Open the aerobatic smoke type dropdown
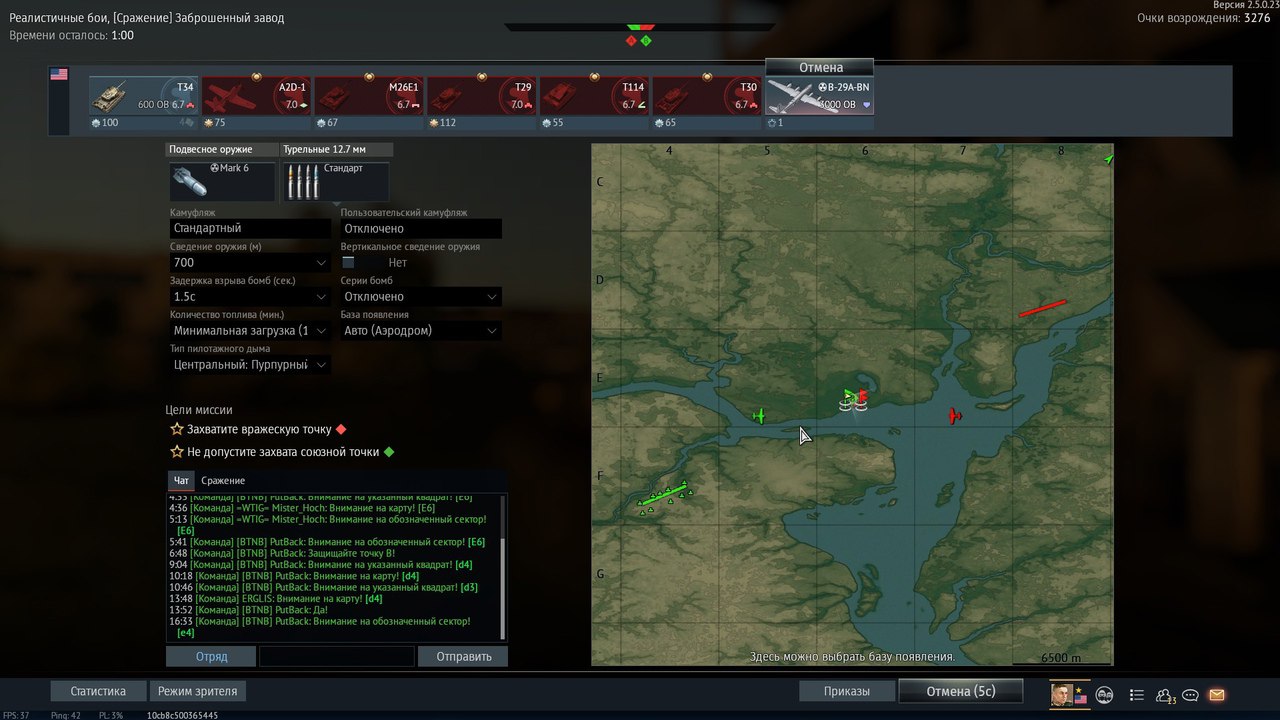This screenshot has height=720, width=1280. click(250, 364)
